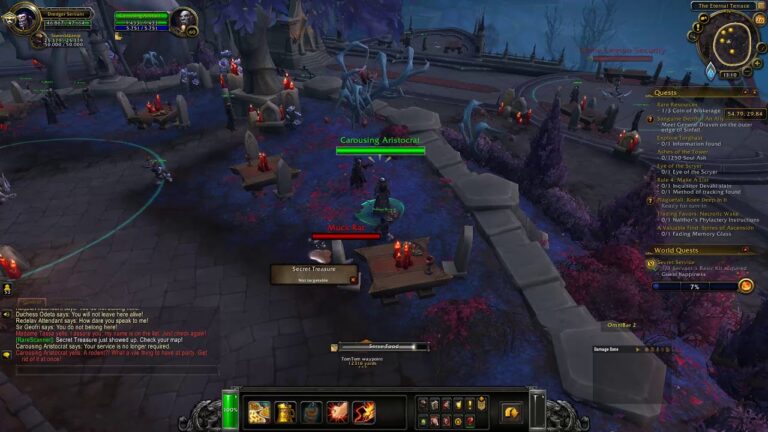
Task: Click the leave vehicle arrow button
Action: [511, 411]
